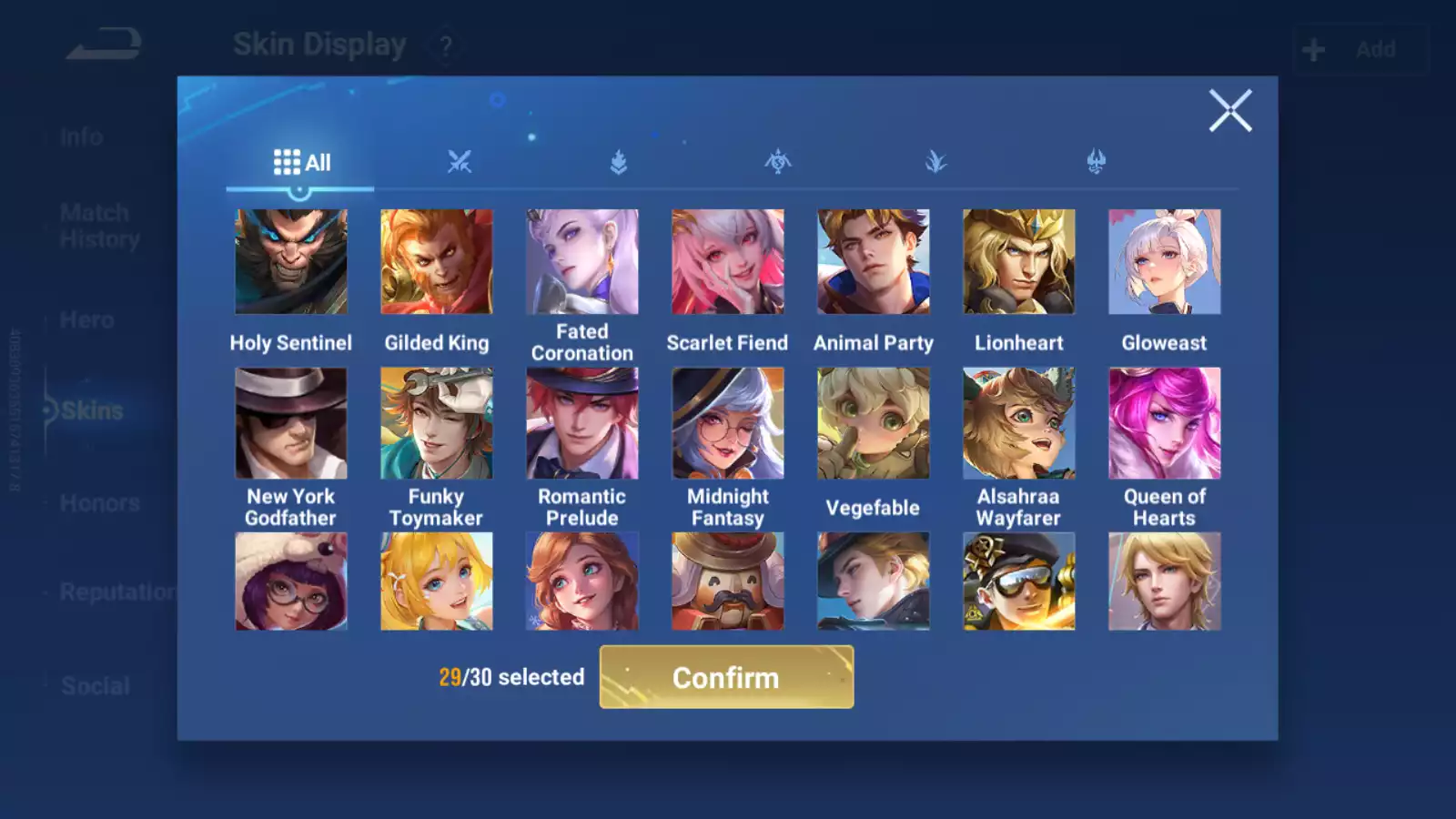Choose the Animal Party skin
The width and height of the screenshot is (1456, 819).
874,262
